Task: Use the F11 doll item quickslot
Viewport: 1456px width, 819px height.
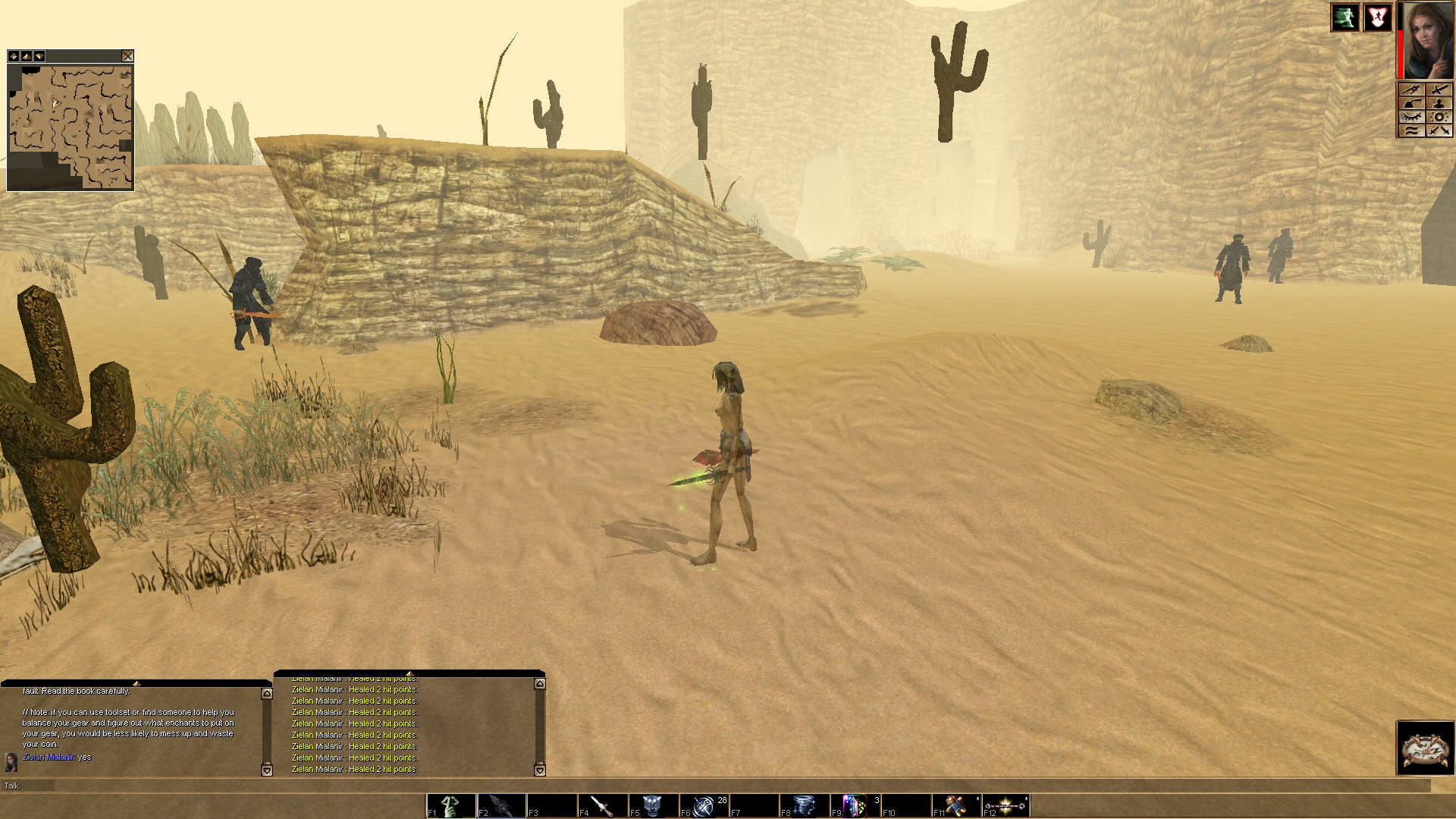Action: (955, 805)
